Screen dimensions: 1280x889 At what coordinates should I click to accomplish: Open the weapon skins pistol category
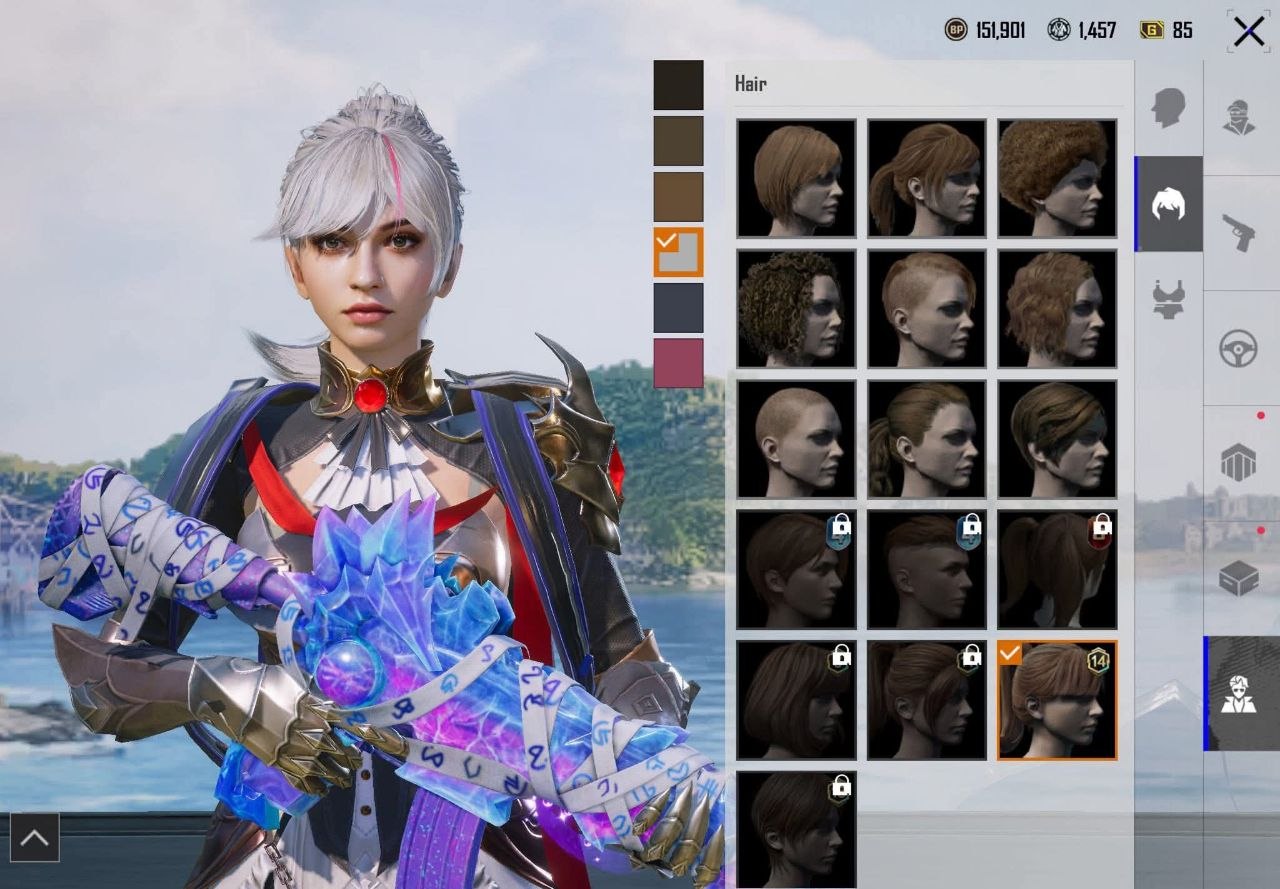coord(1240,233)
